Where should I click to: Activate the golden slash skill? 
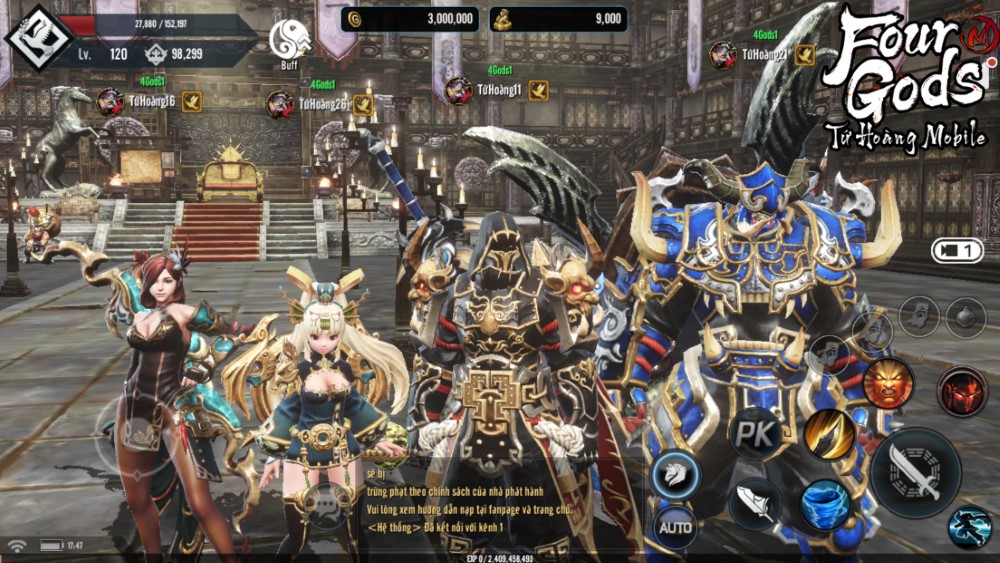click(829, 434)
